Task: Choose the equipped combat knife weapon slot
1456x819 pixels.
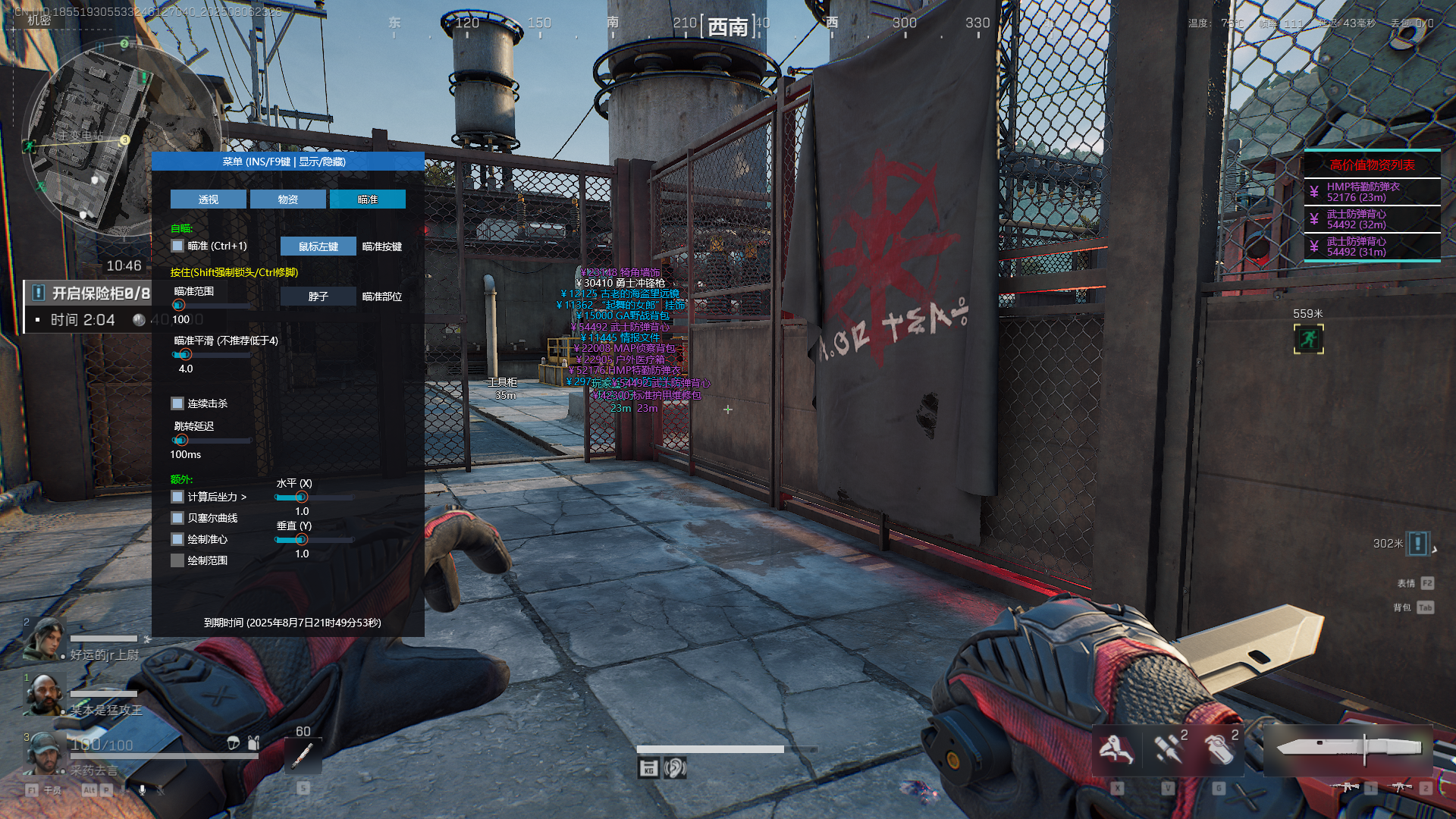Action: pyautogui.click(x=1348, y=749)
